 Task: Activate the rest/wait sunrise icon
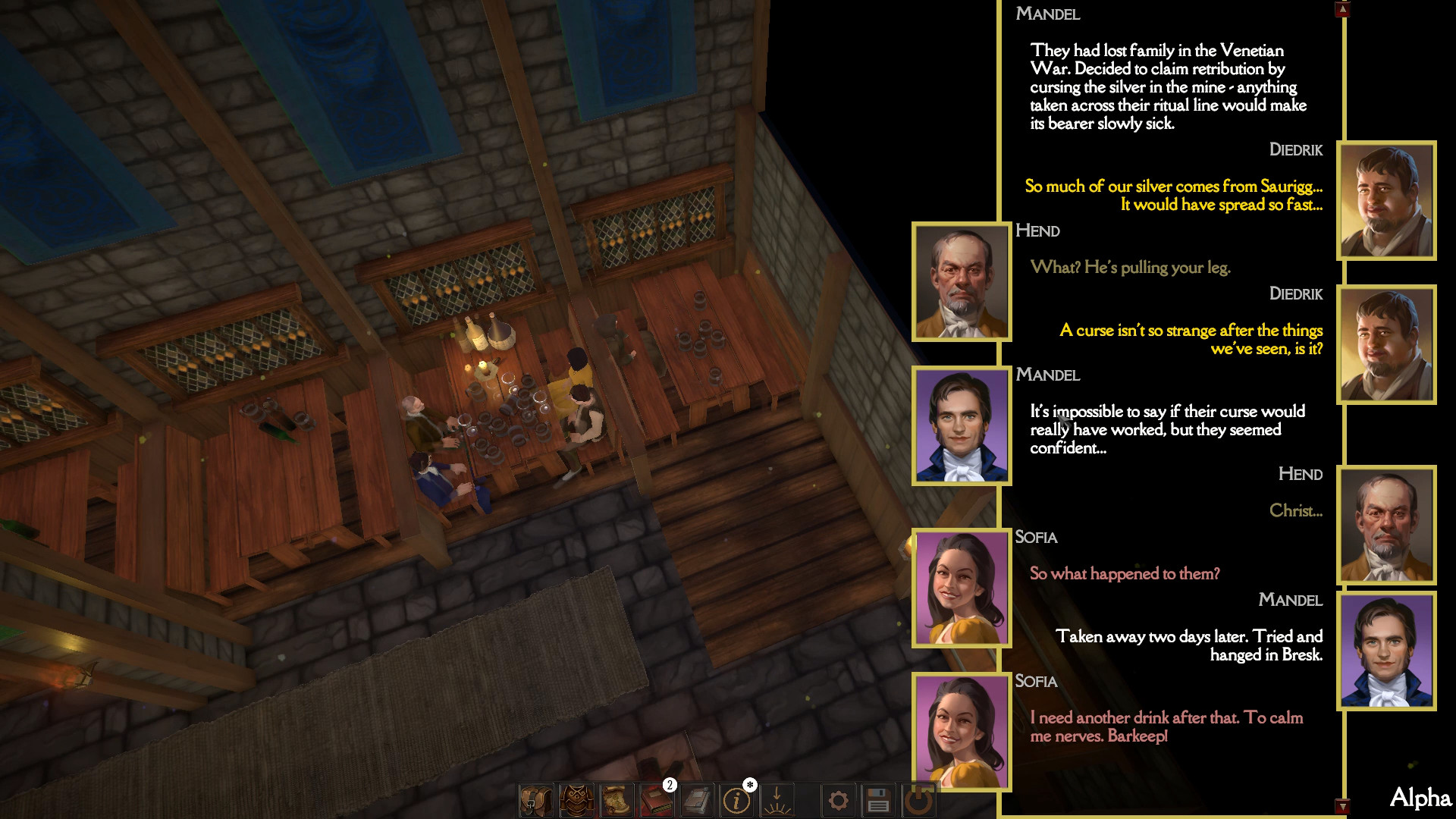777,801
